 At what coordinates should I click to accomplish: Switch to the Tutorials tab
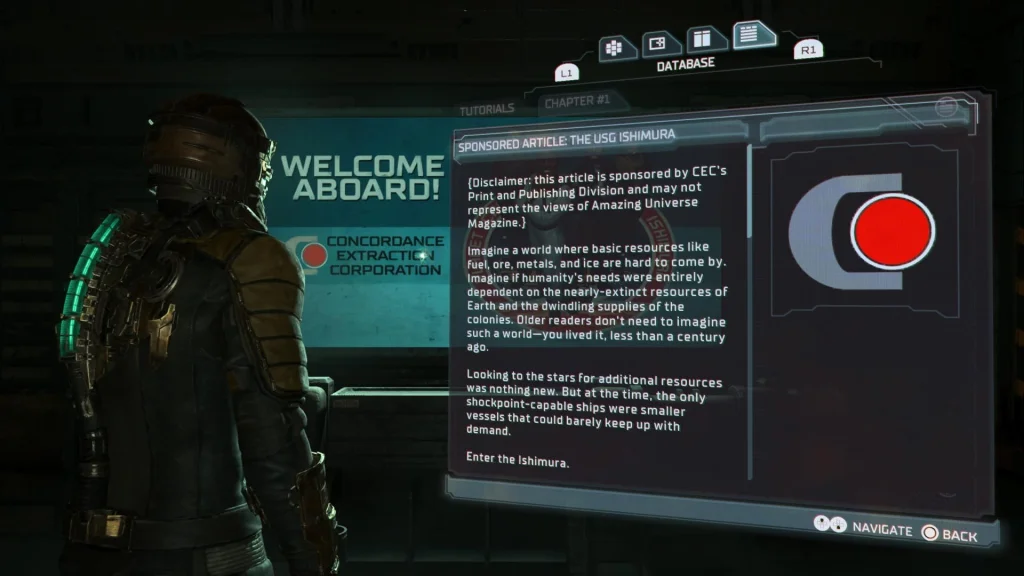point(487,109)
